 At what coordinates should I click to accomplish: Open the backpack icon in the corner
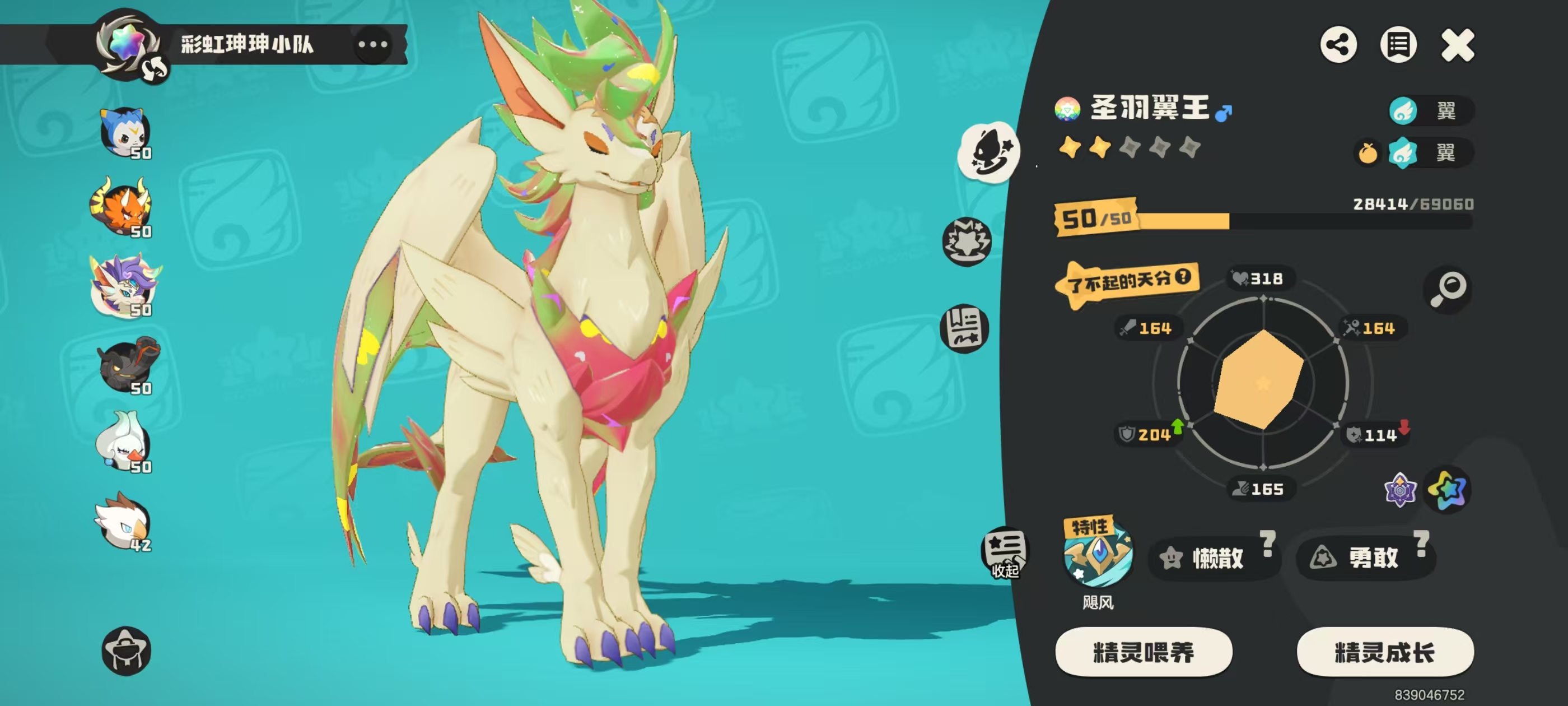(x=126, y=650)
